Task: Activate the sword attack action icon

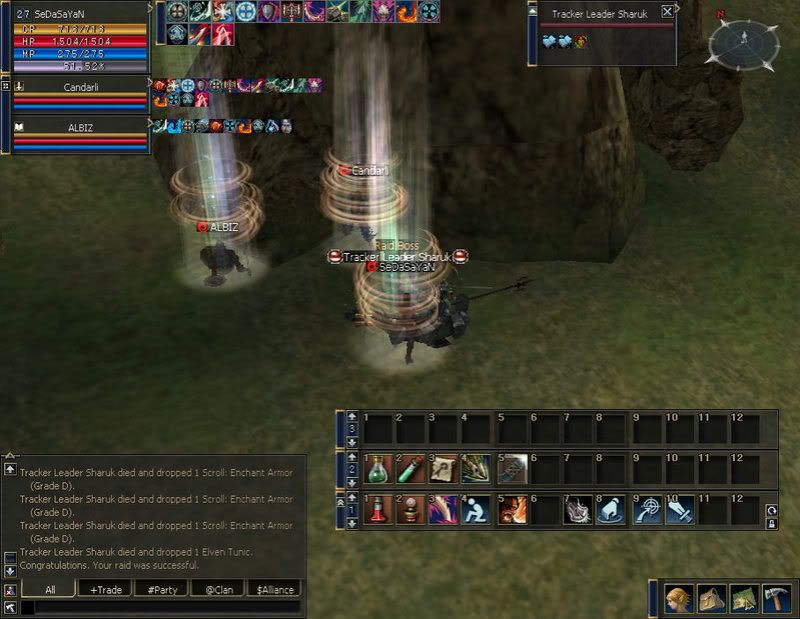Action: tap(678, 510)
